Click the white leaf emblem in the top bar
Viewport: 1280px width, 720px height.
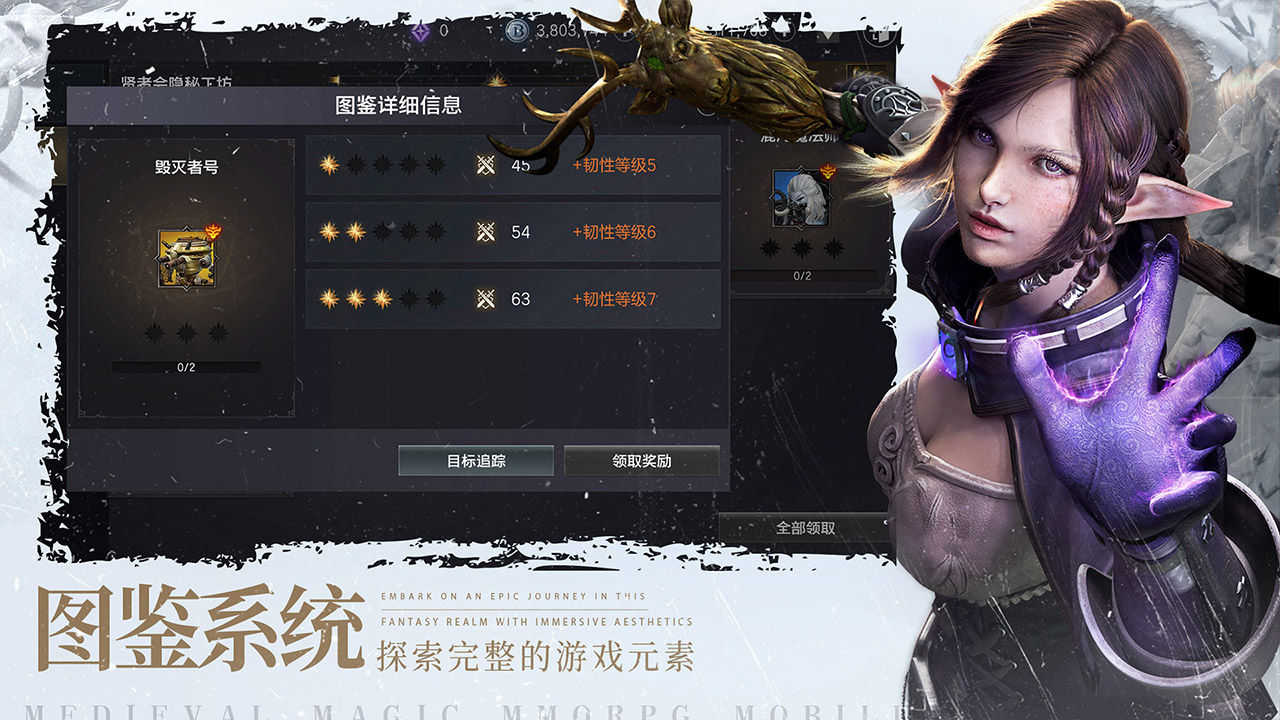(780, 28)
